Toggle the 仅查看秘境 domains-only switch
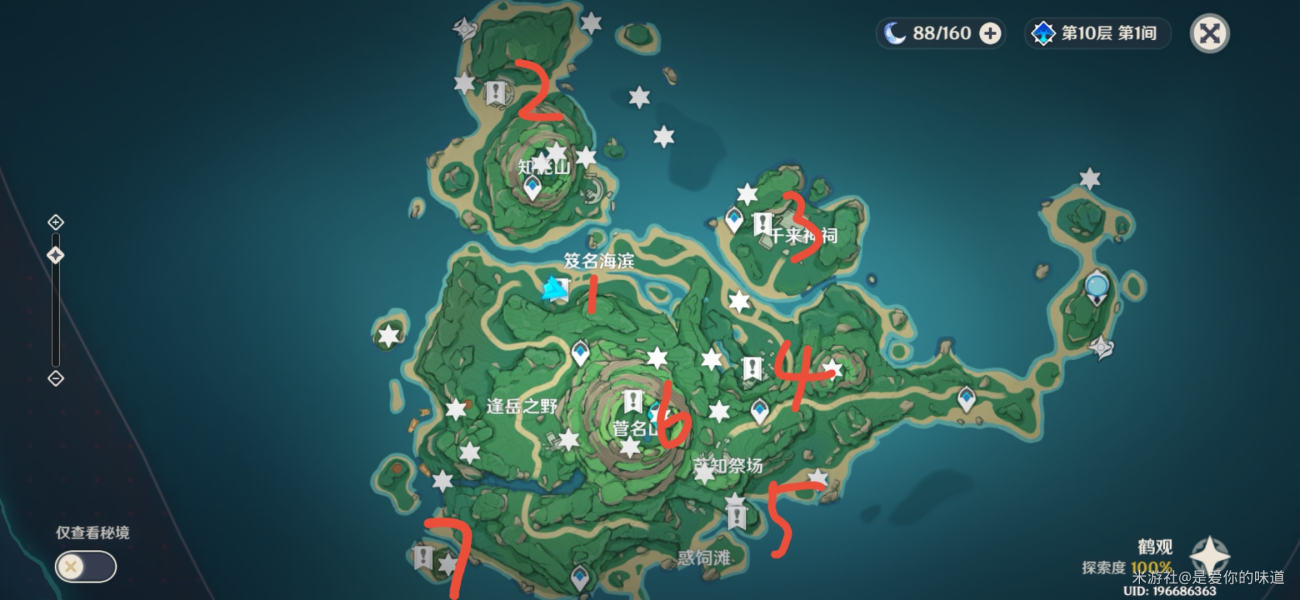 click(85, 567)
